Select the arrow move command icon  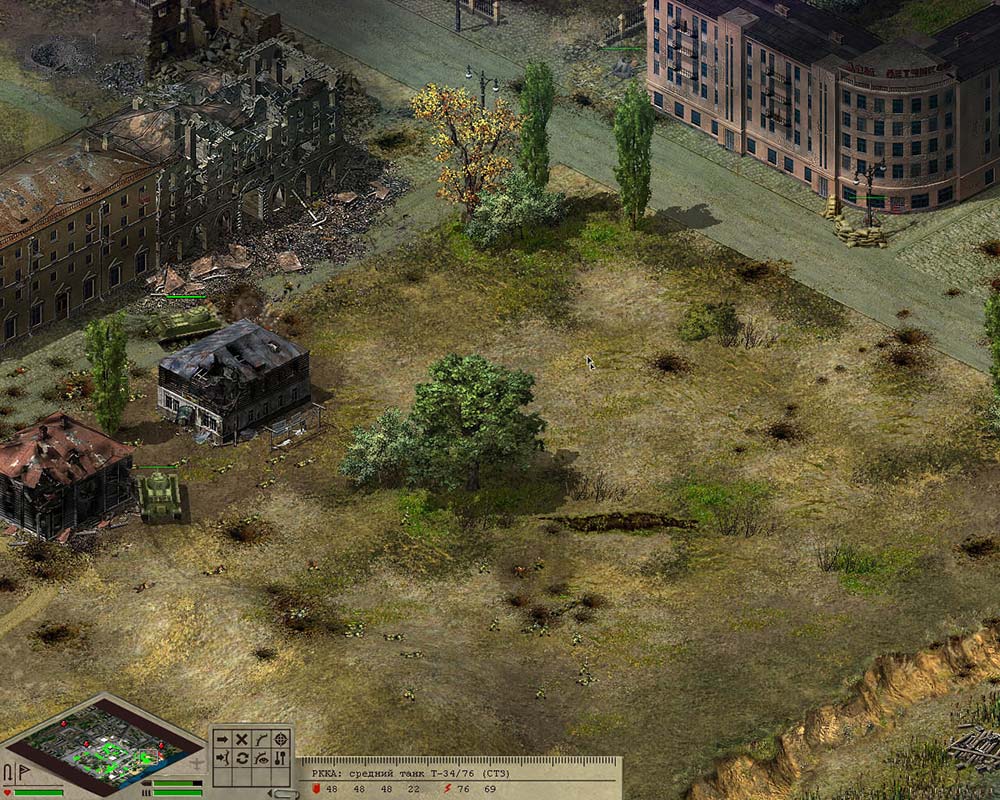click(222, 739)
